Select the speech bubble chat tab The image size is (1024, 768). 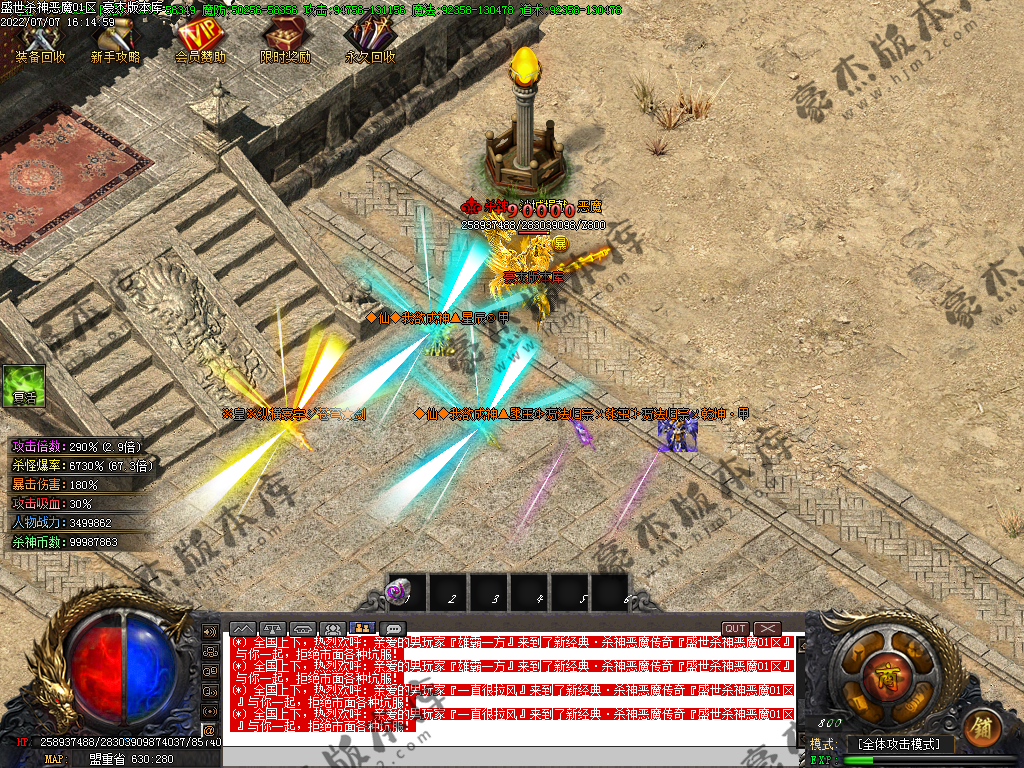[x=393, y=628]
